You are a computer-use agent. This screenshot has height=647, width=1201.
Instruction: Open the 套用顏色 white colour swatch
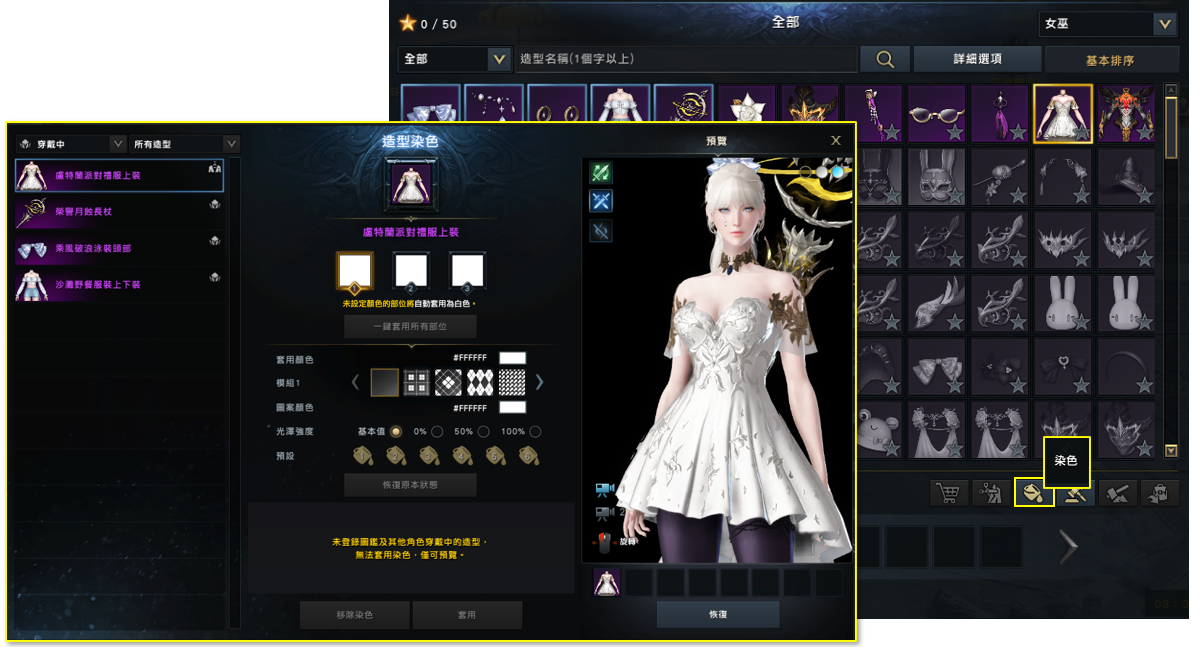click(512, 358)
